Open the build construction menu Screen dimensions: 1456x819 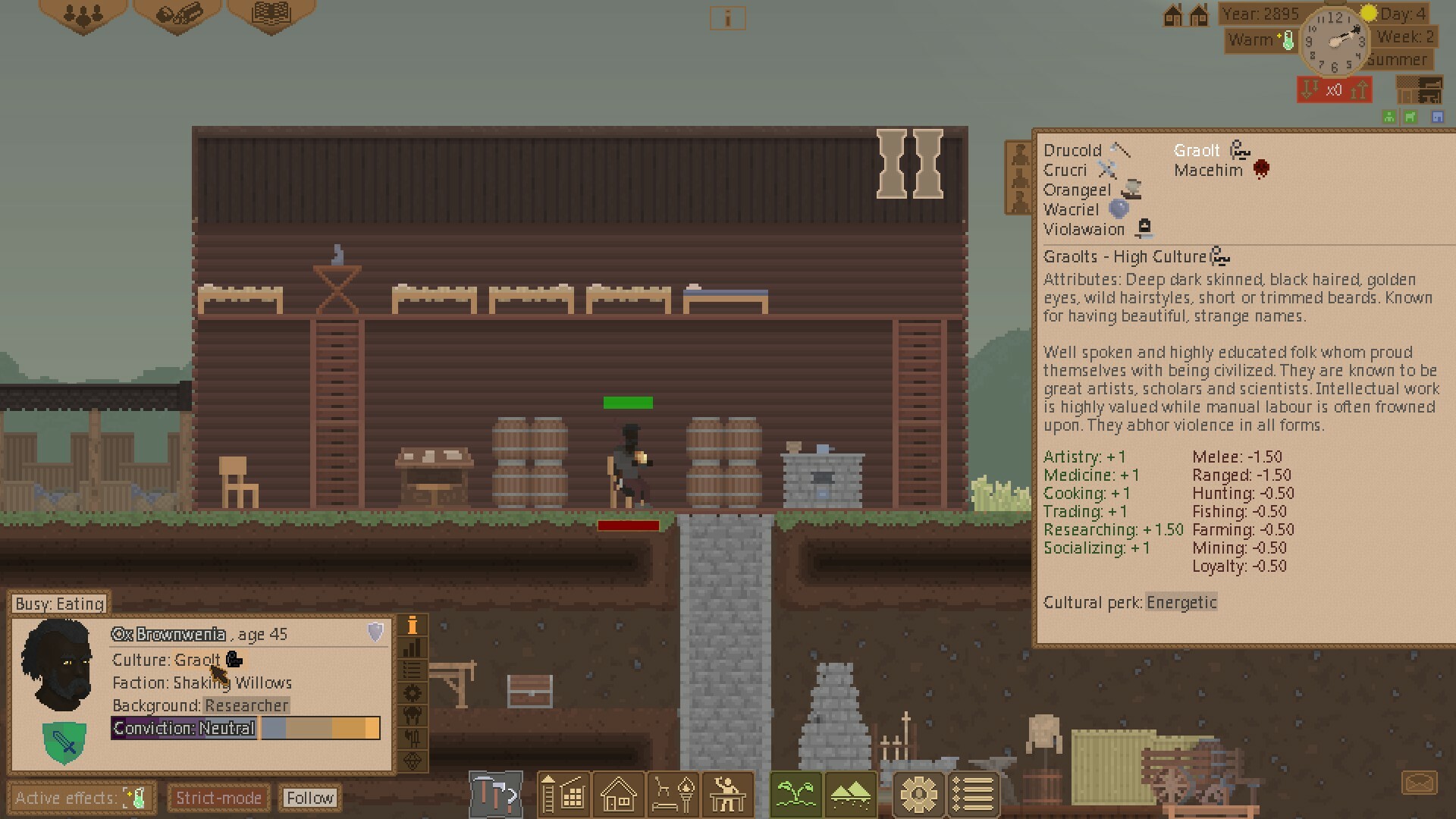coord(563,794)
